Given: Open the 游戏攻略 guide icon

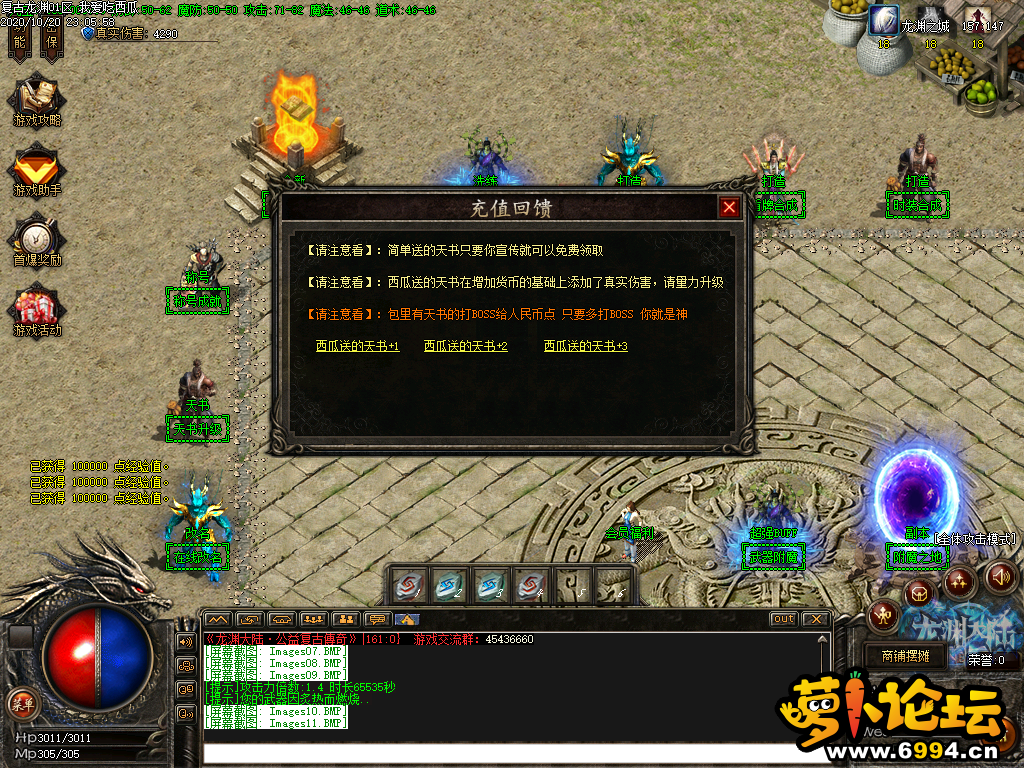Looking at the screenshot, I should coord(37,101).
